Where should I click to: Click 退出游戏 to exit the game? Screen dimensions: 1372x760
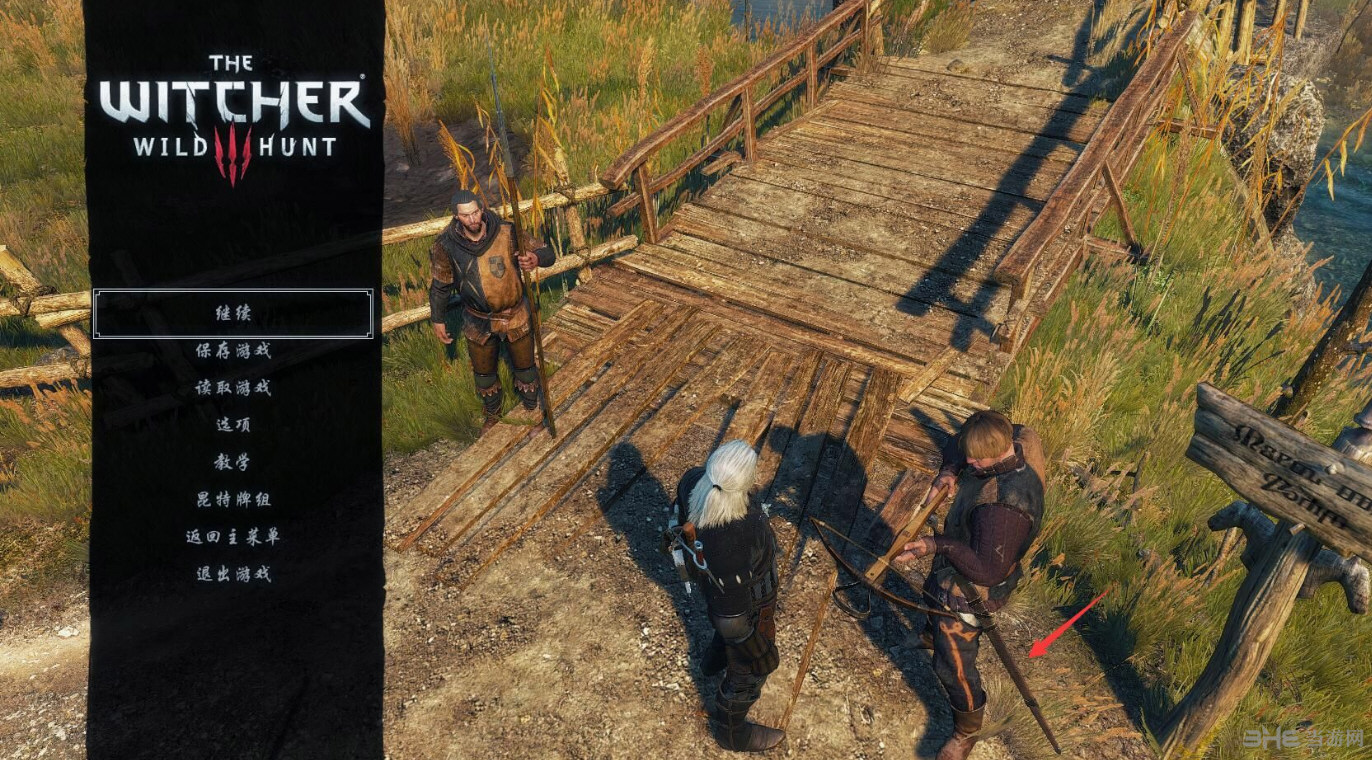(232, 573)
